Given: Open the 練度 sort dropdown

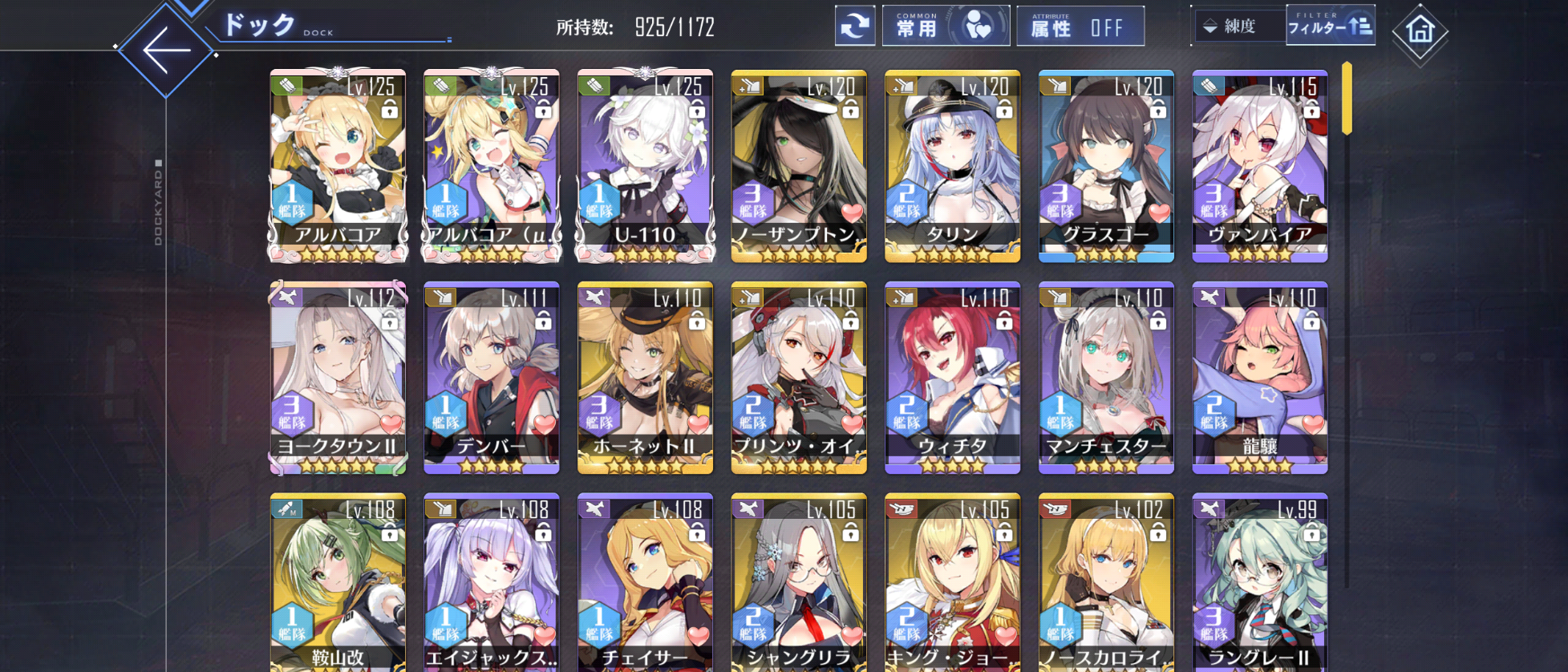Looking at the screenshot, I should [x=1238, y=26].
